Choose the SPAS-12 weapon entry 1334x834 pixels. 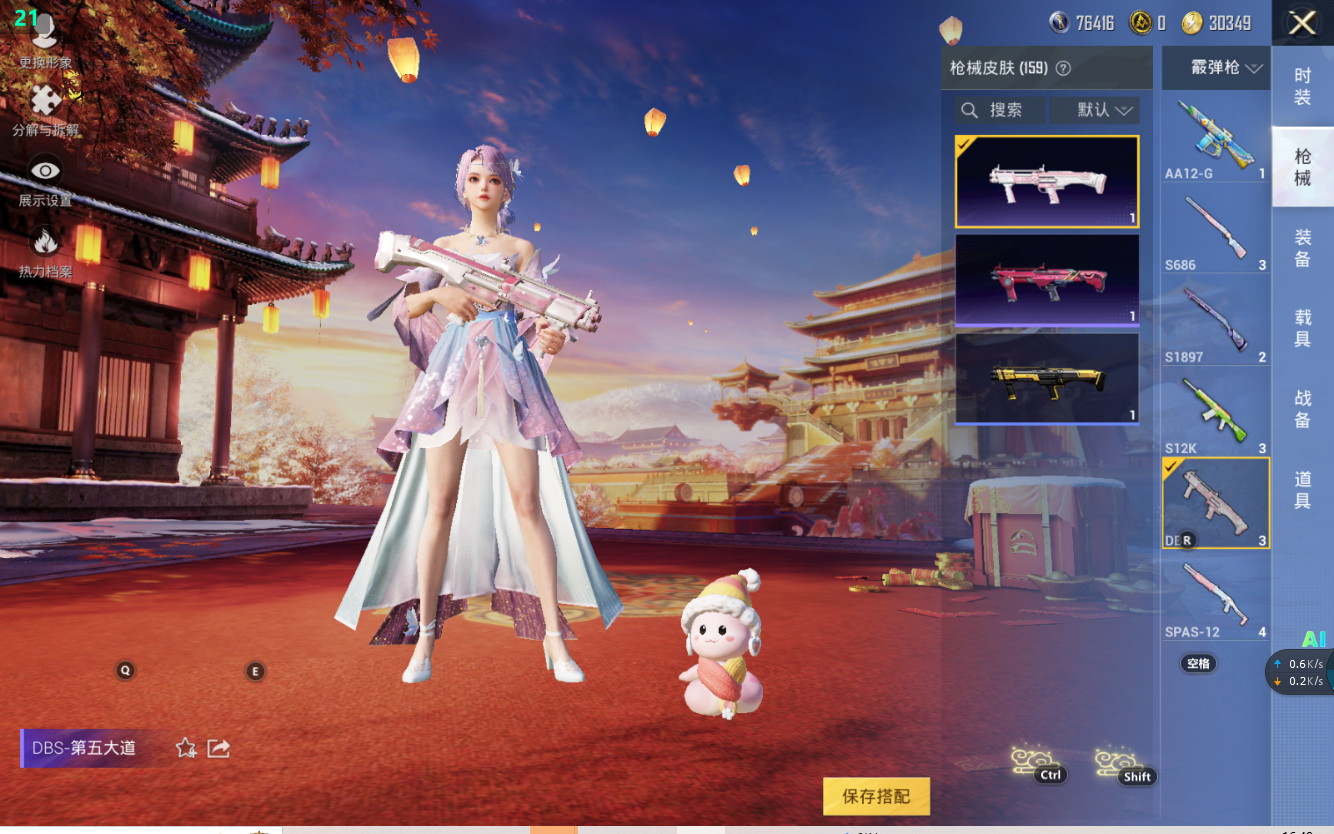pyautogui.click(x=1215, y=597)
